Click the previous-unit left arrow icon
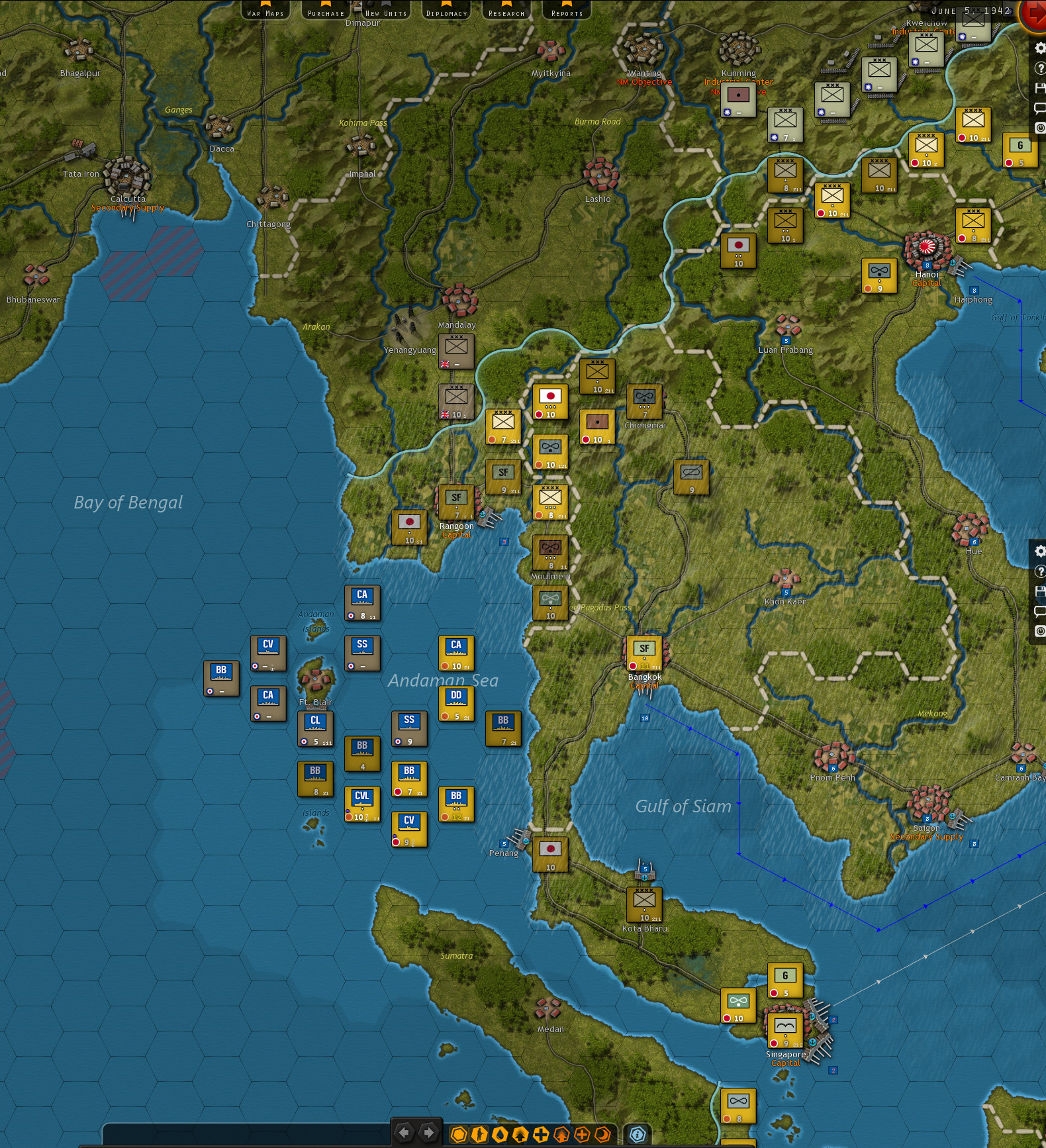Image resolution: width=1046 pixels, height=1148 pixels. pyautogui.click(x=404, y=1133)
